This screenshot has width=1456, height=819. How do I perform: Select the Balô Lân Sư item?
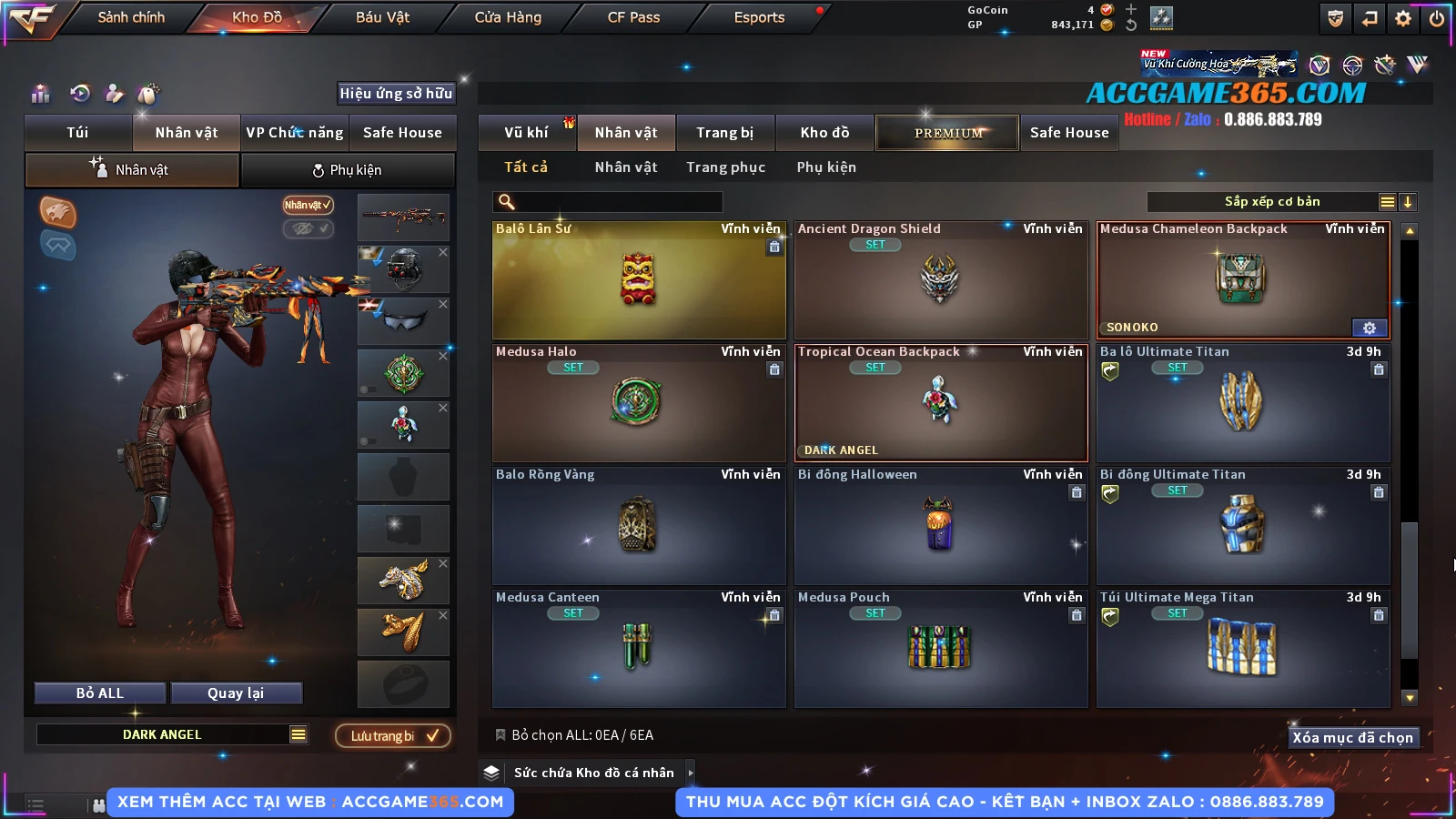pos(639,280)
